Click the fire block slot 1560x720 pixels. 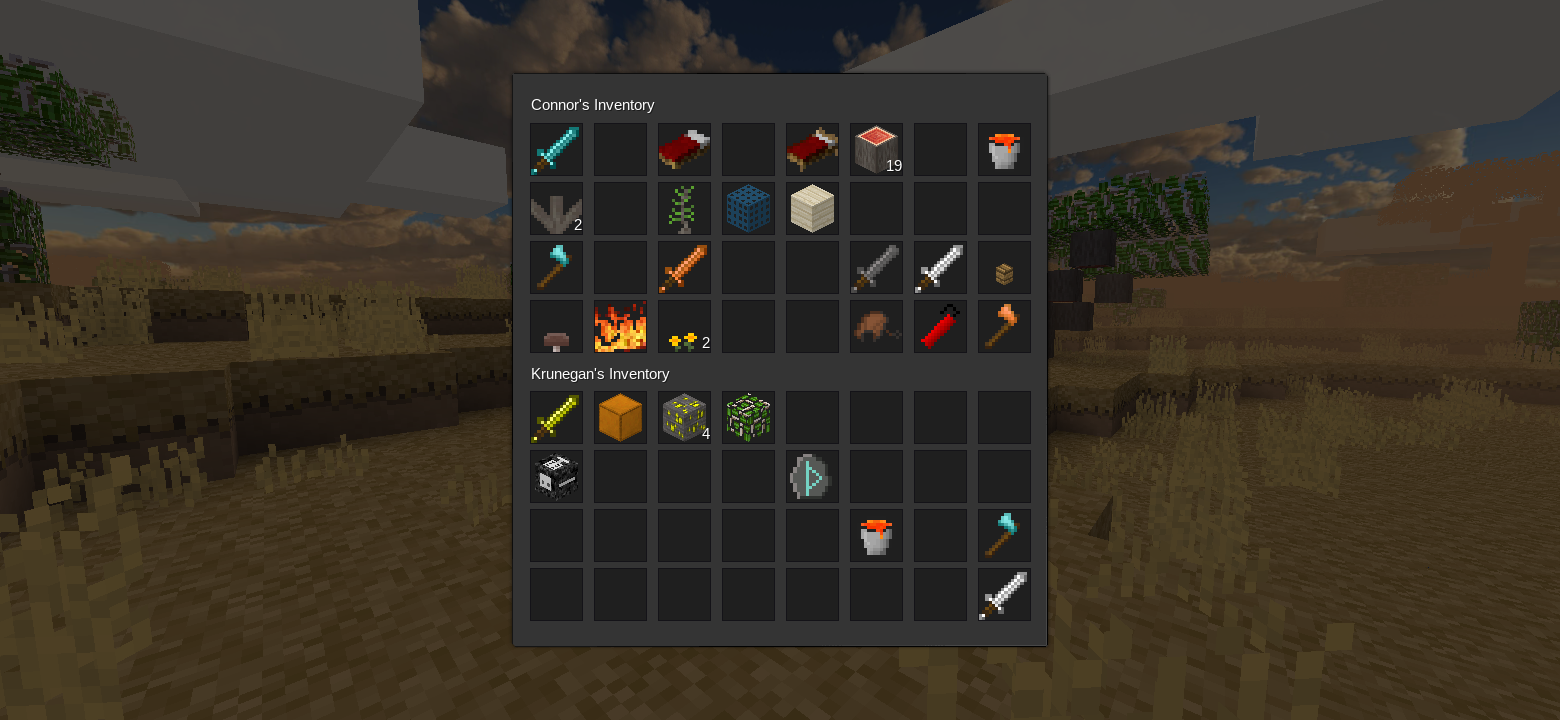click(x=620, y=327)
